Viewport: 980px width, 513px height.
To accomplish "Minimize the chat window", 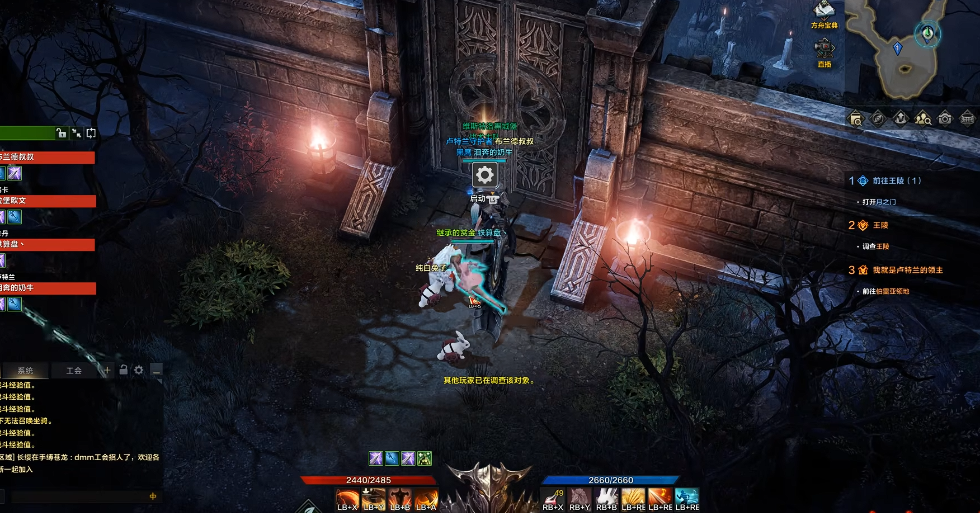I will pyautogui.click(x=155, y=370).
